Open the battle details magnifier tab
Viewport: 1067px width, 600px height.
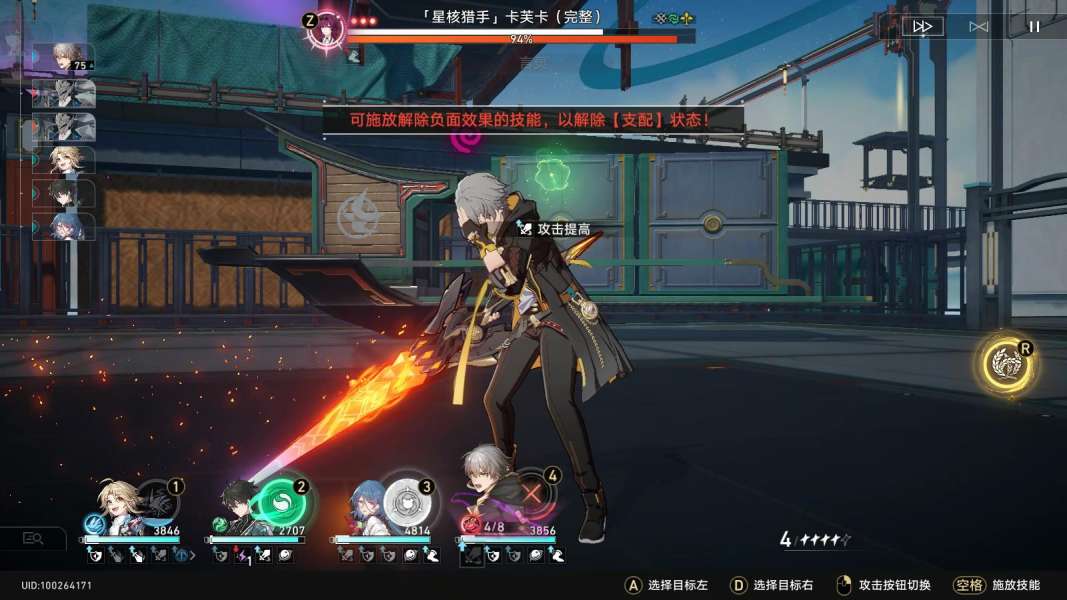(33, 539)
